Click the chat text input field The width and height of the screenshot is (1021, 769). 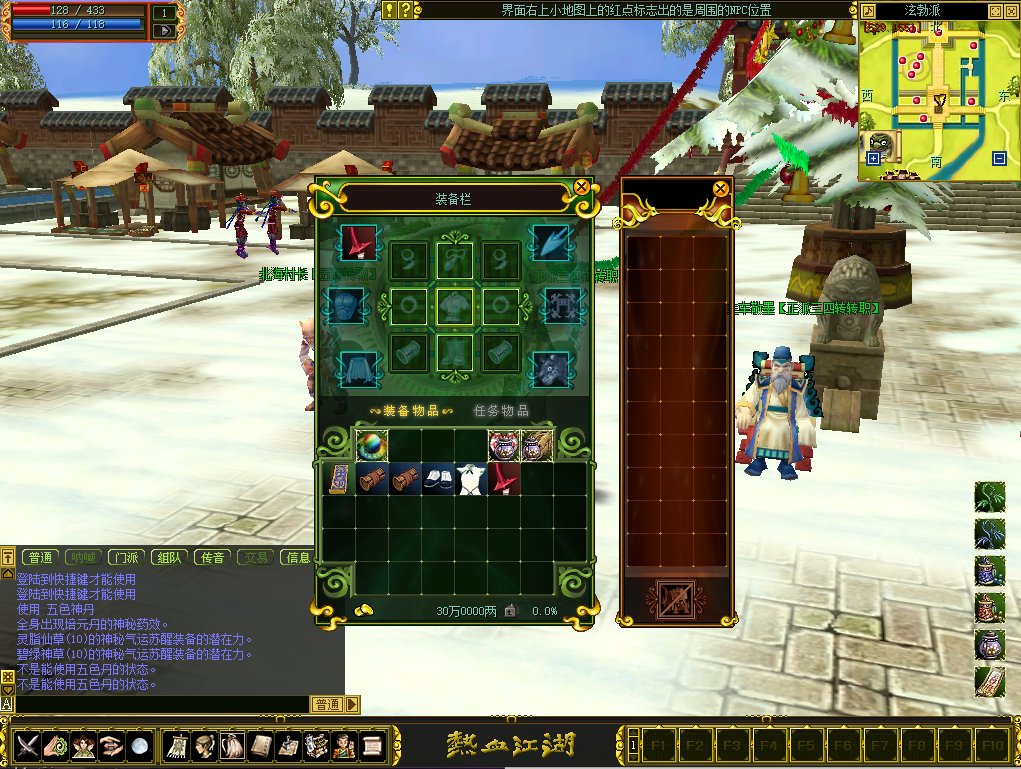pos(160,704)
